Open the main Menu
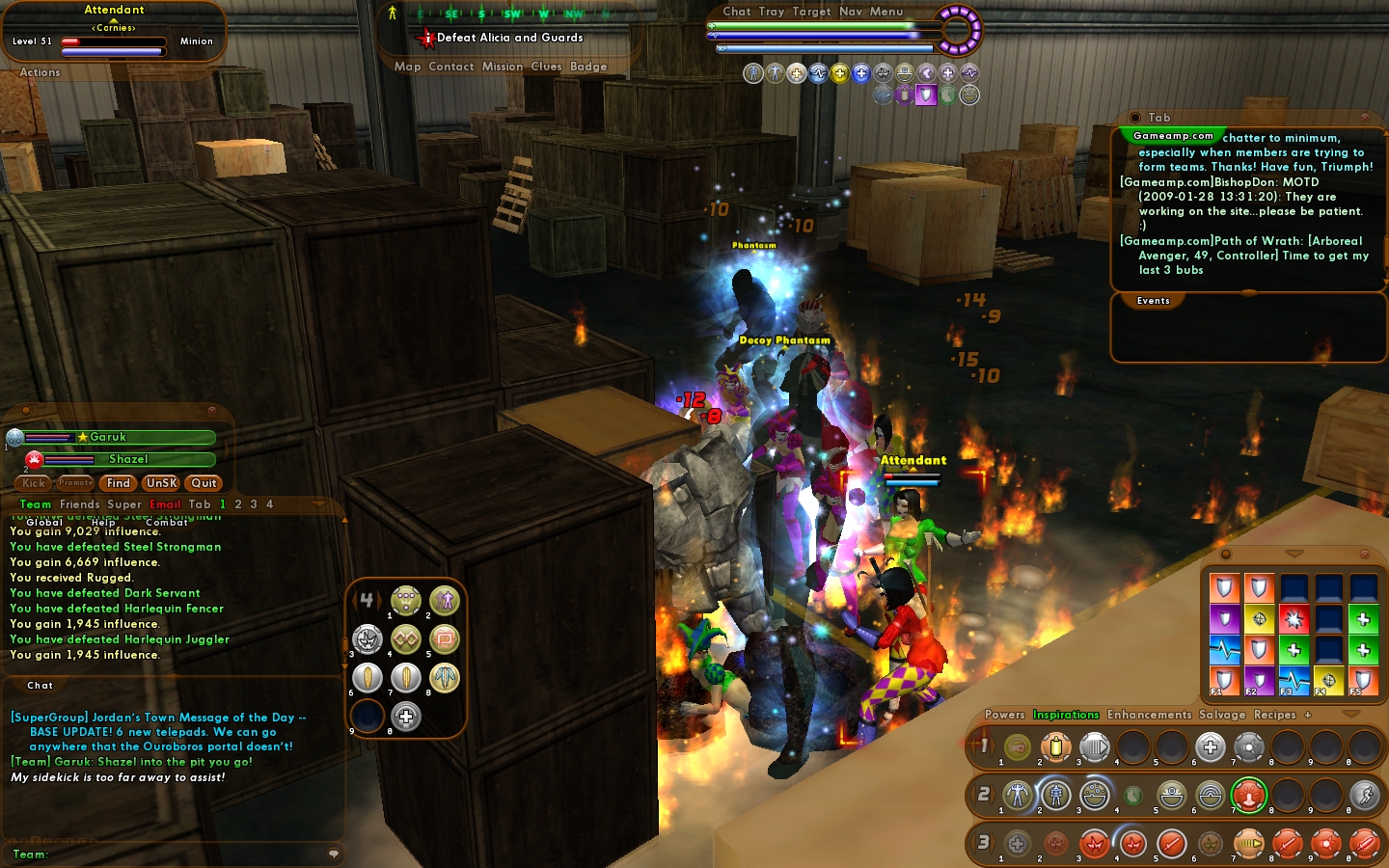The height and width of the screenshot is (868, 1389). (x=886, y=12)
